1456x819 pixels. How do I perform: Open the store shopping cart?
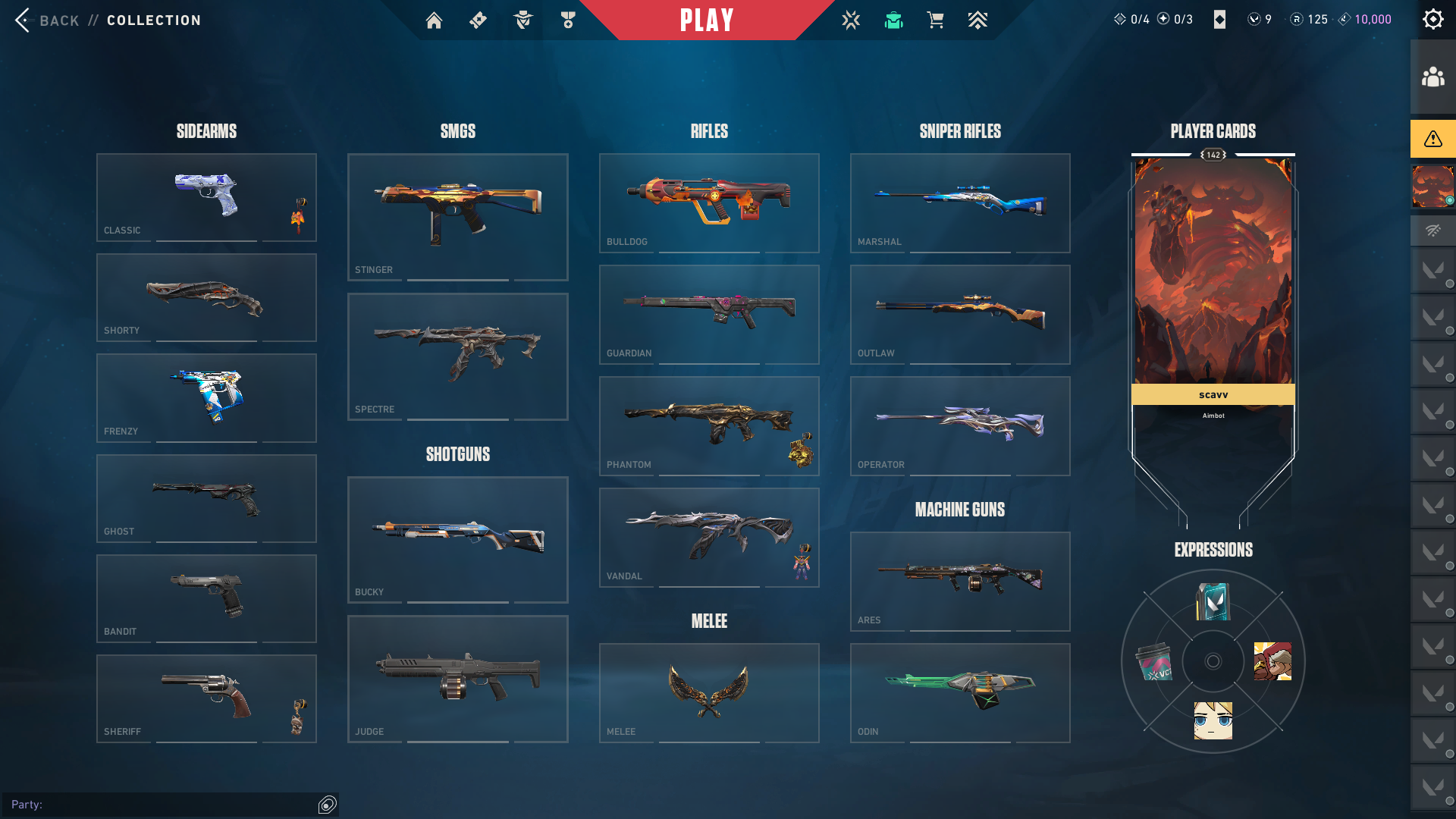click(935, 20)
